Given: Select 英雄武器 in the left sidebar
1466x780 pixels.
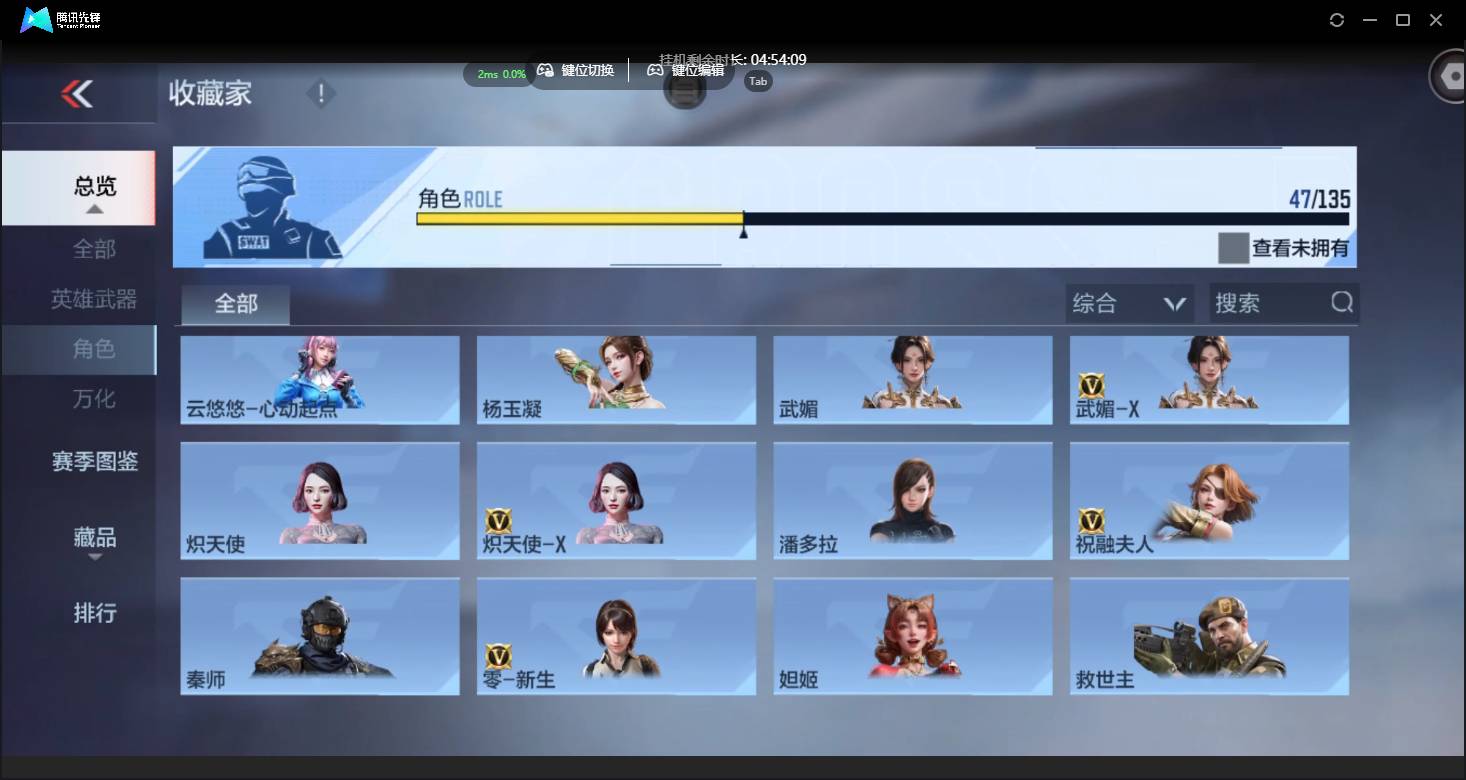Looking at the screenshot, I should tap(95, 299).
